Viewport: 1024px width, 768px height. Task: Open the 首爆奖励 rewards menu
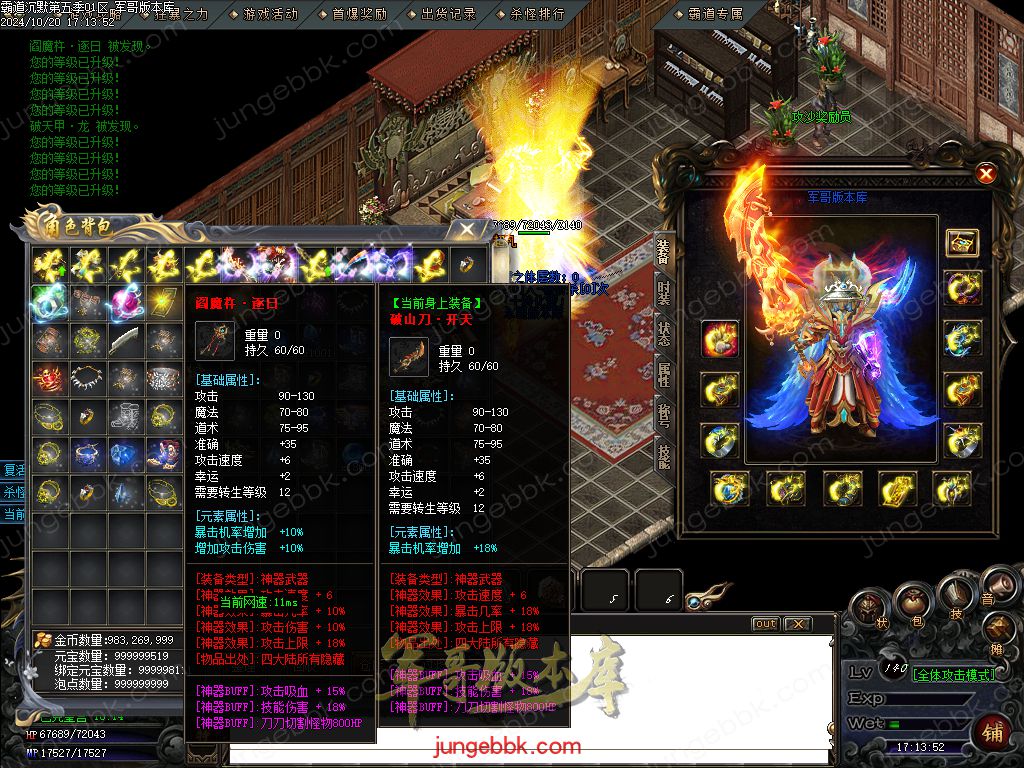[x=359, y=14]
